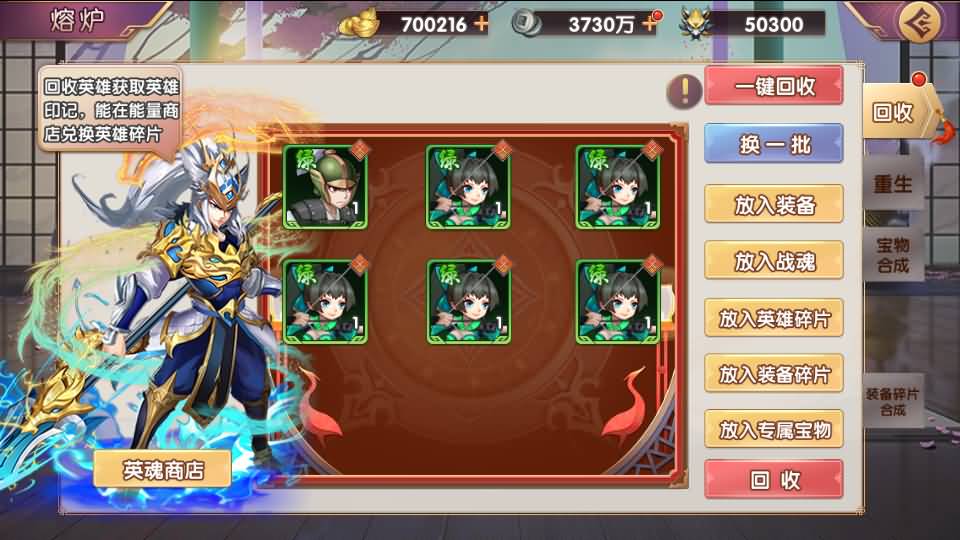The width and height of the screenshot is (960, 540).
Task: Click 放入装备碎片 button
Action: (x=774, y=374)
